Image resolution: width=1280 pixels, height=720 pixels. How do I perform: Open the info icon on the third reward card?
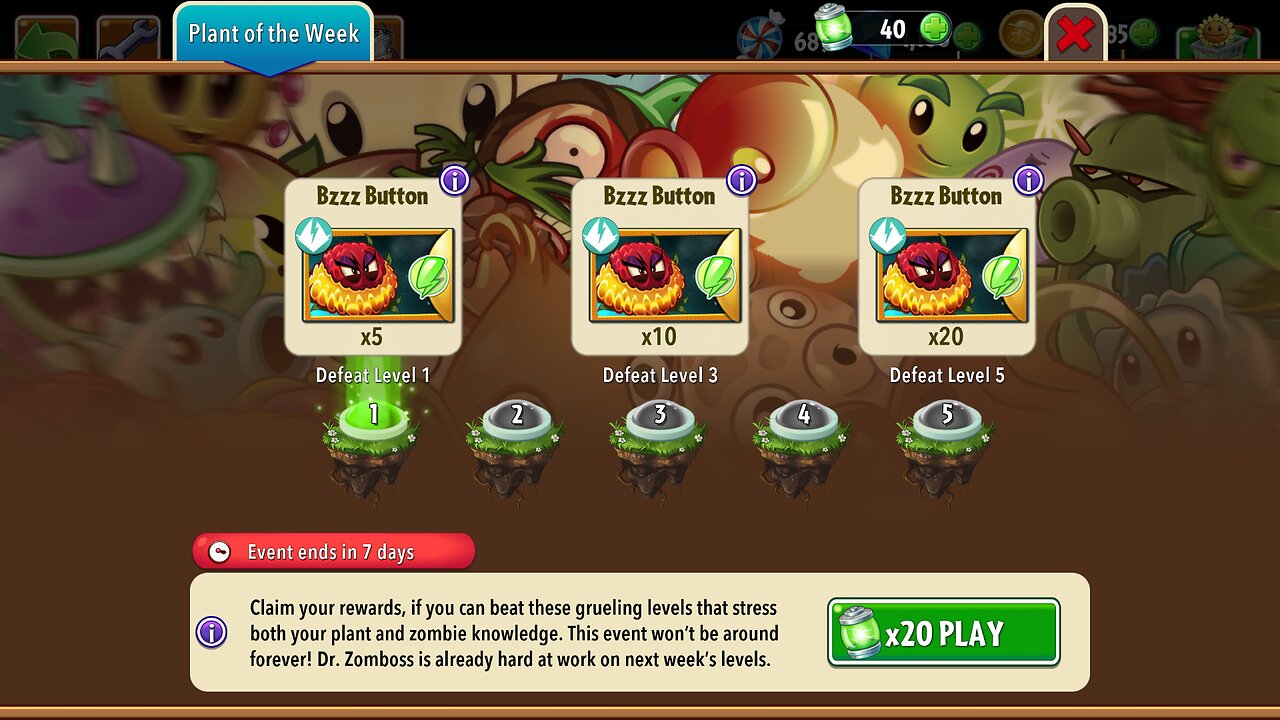(1026, 180)
